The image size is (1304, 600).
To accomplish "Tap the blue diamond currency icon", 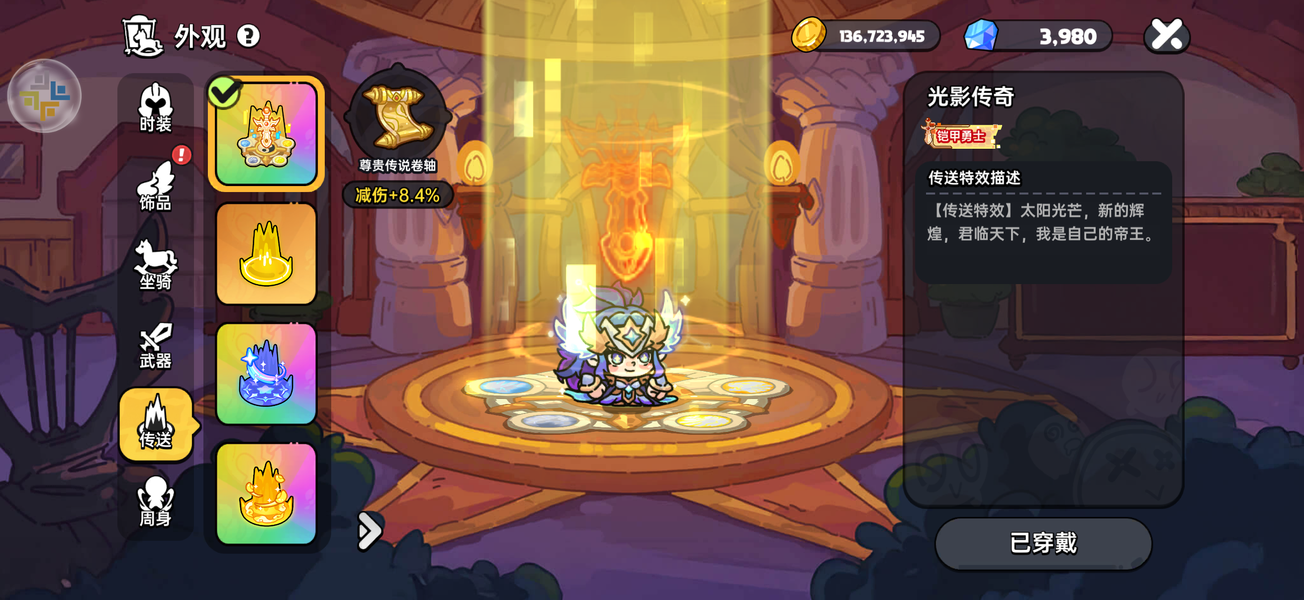I will (980, 35).
